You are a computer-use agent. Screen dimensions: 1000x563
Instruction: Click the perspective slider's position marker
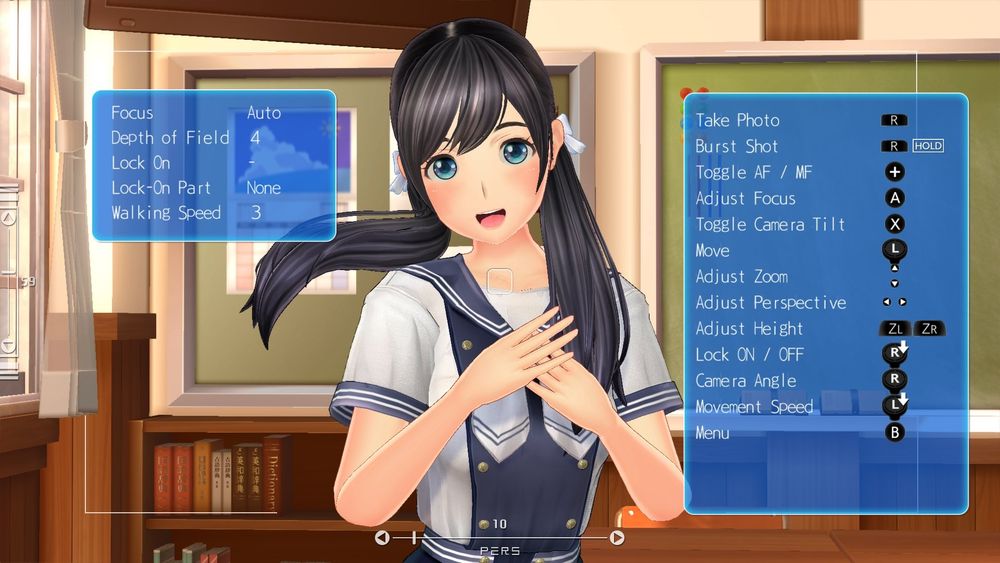coord(414,538)
